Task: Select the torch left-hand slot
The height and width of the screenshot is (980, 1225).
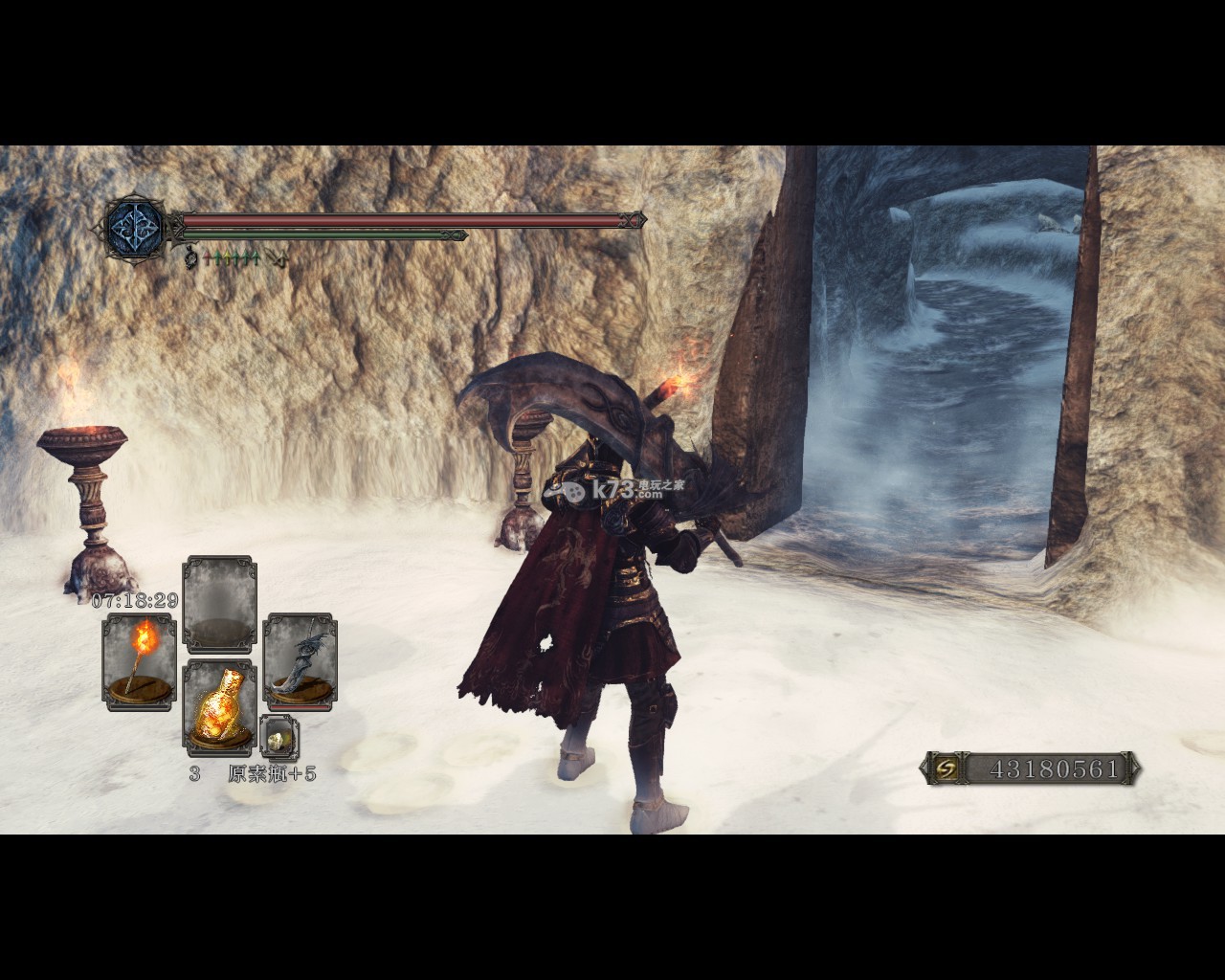Action: [x=140, y=661]
